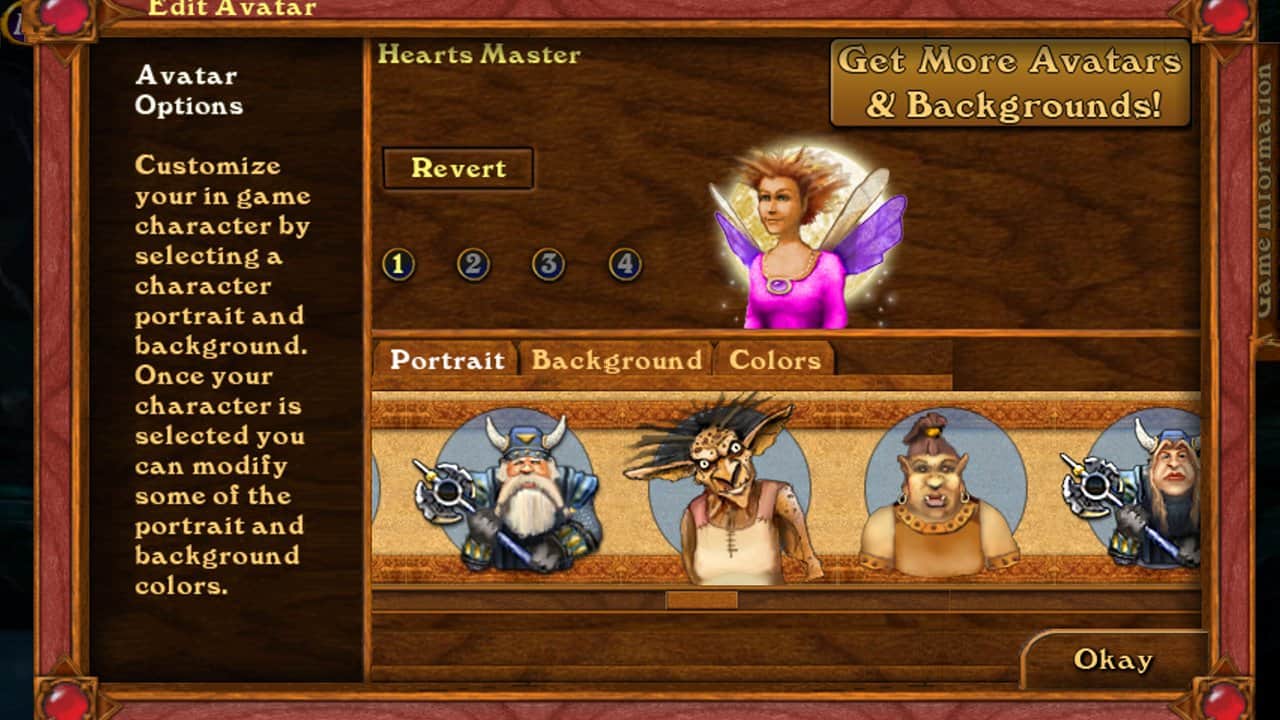Open Get More Avatars & Backgrounds
The width and height of the screenshot is (1280, 720).
tap(1010, 83)
